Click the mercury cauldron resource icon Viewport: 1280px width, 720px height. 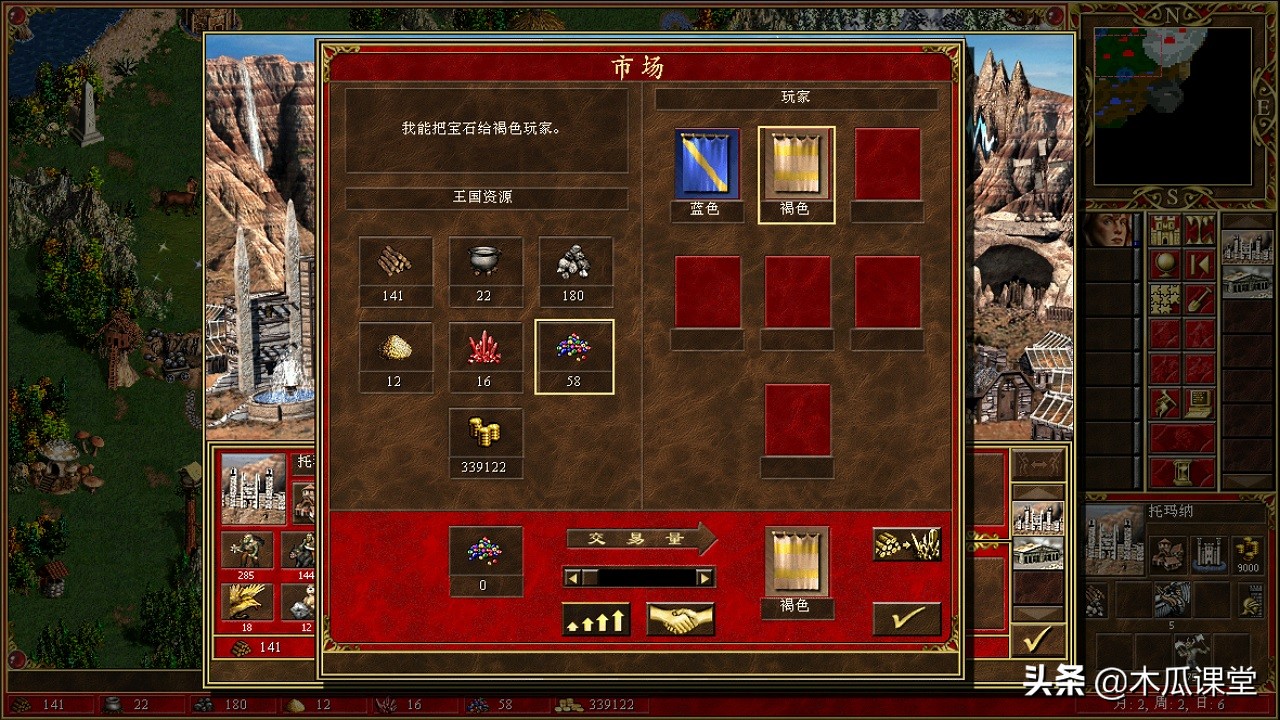point(485,262)
